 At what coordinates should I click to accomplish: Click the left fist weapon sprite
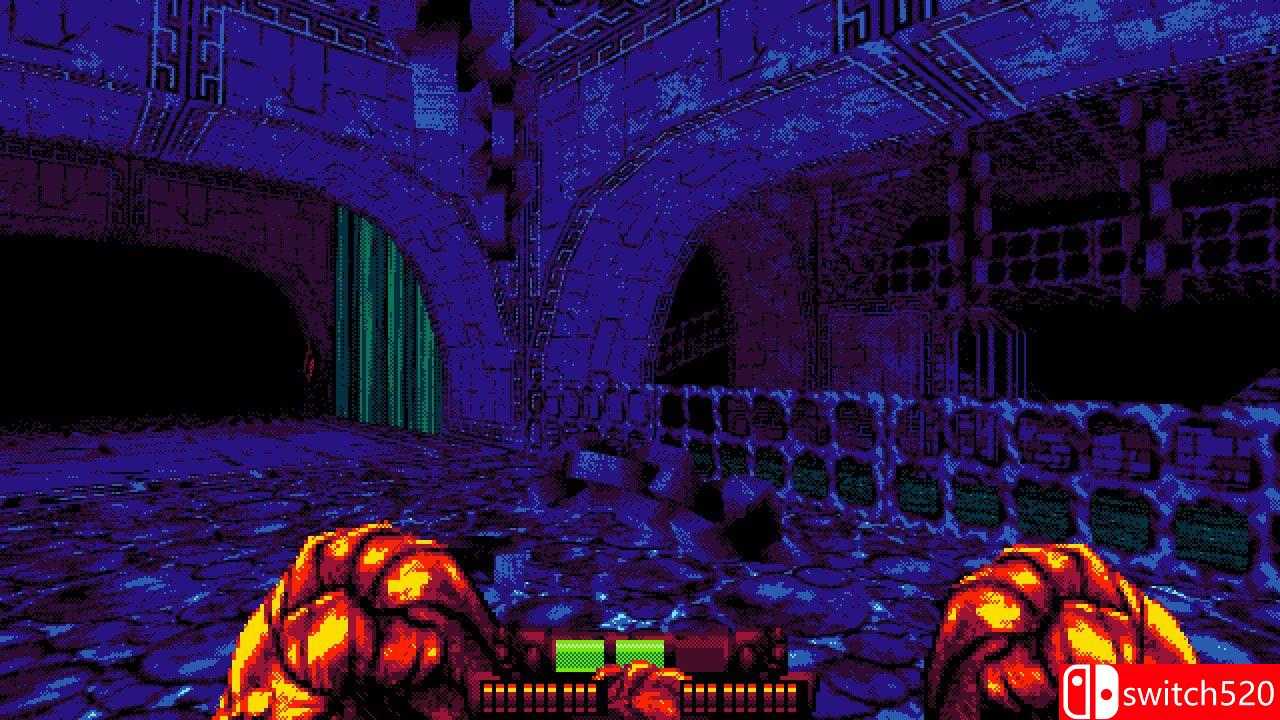[x=370, y=620]
